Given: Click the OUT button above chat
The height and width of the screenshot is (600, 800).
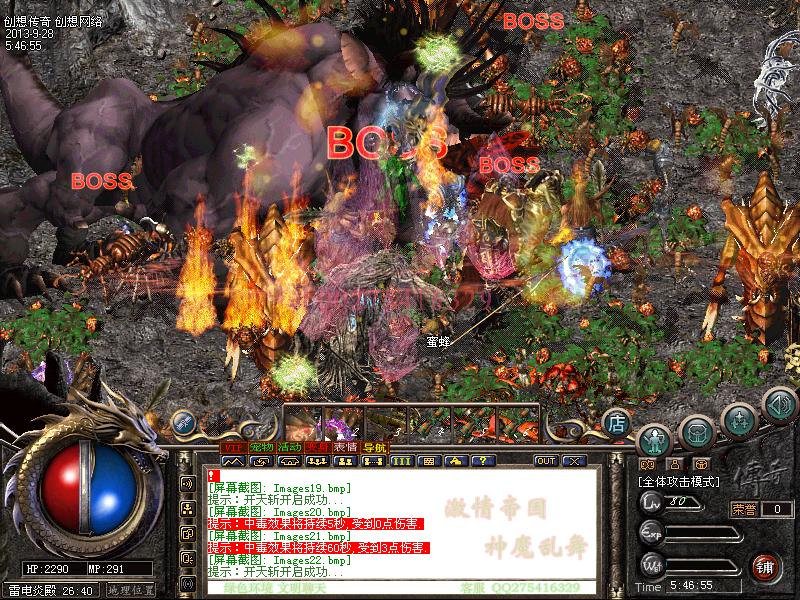Looking at the screenshot, I should click(x=545, y=461).
